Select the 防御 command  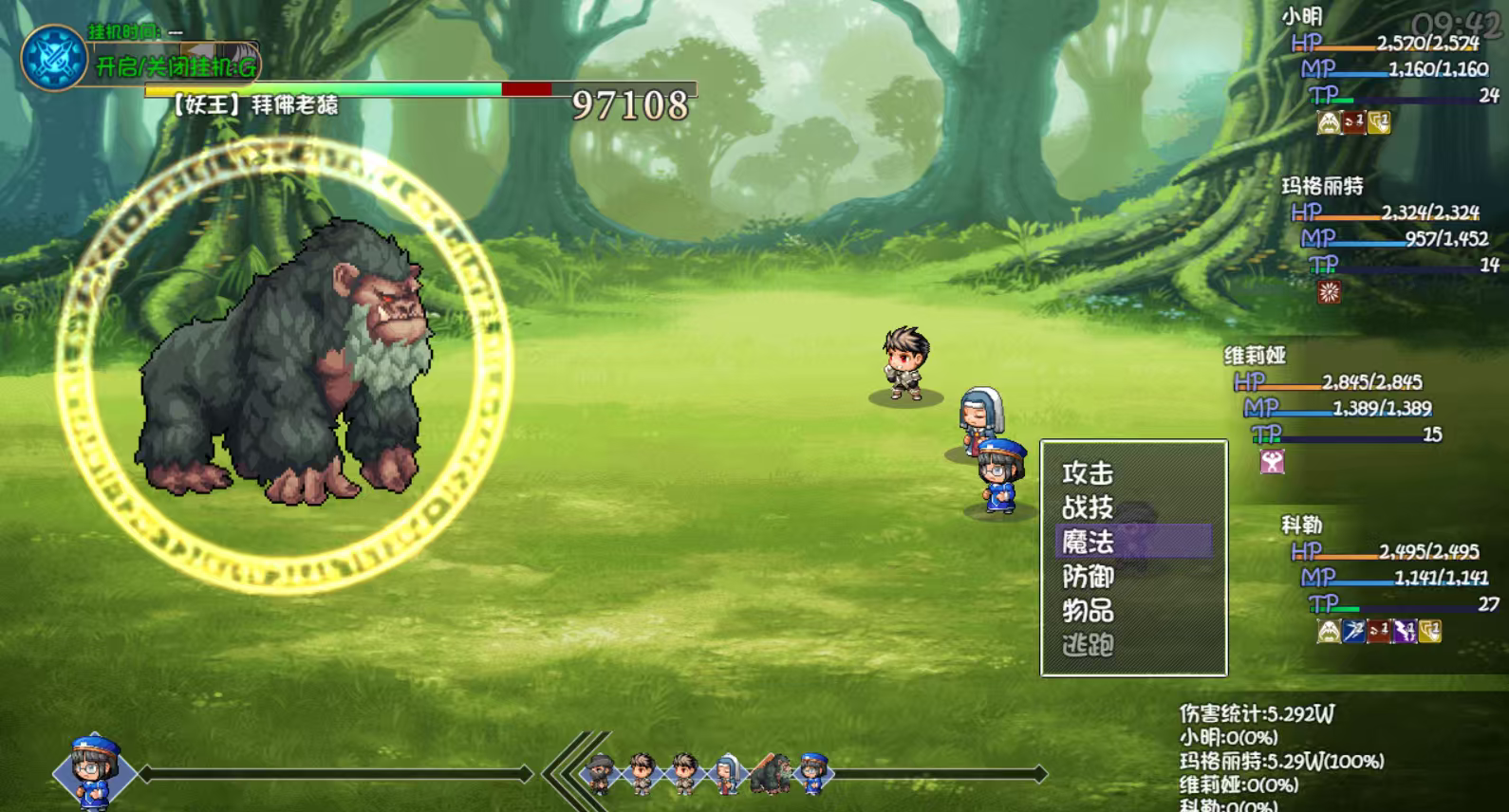(1088, 576)
